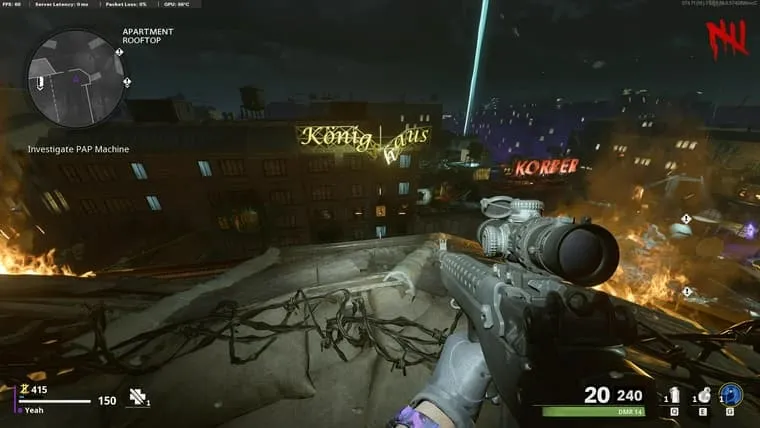The image size is (760, 428).
Task: Select the lethal grenade icon
Action: pos(702,395)
